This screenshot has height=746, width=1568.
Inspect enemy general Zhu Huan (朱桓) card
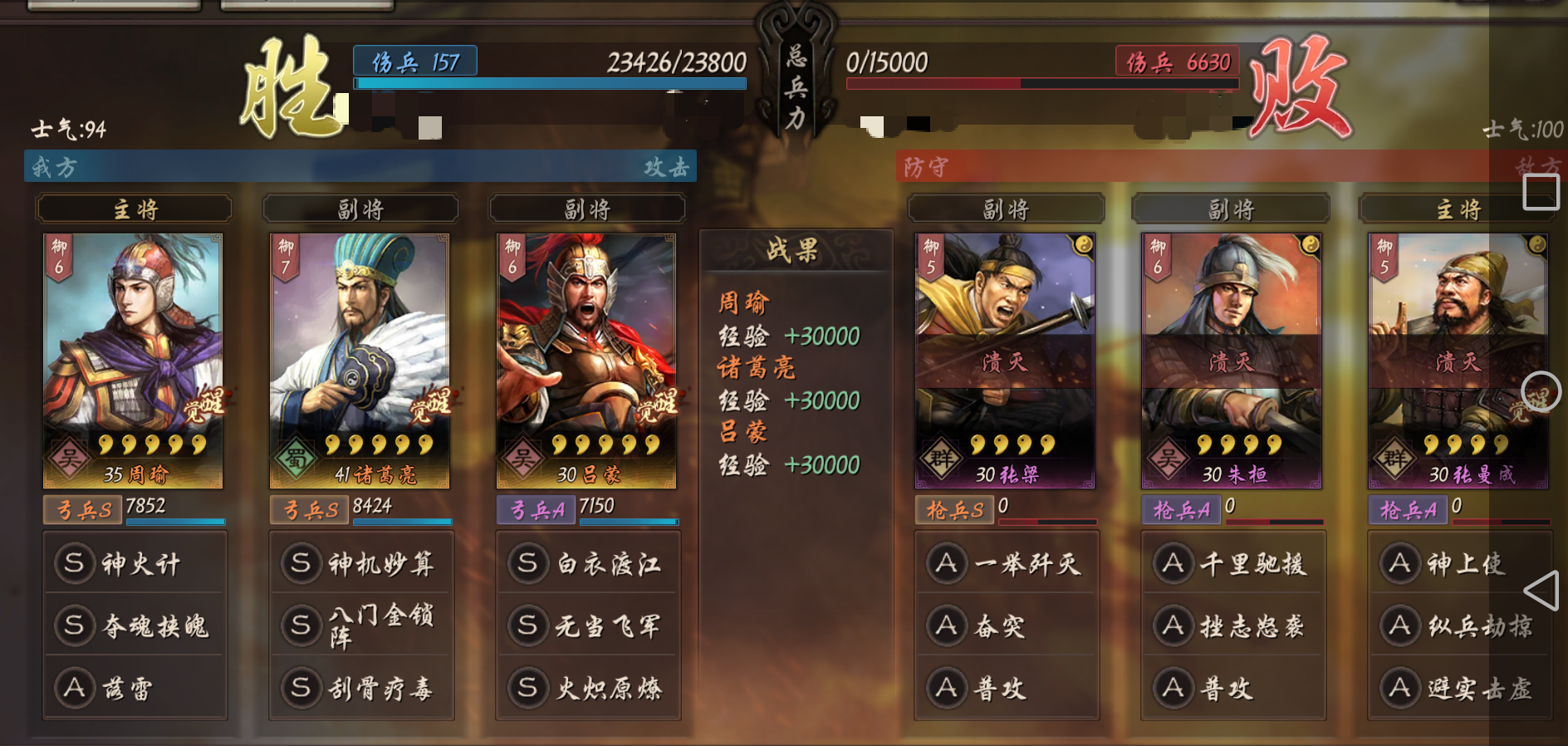[1232, 361]
